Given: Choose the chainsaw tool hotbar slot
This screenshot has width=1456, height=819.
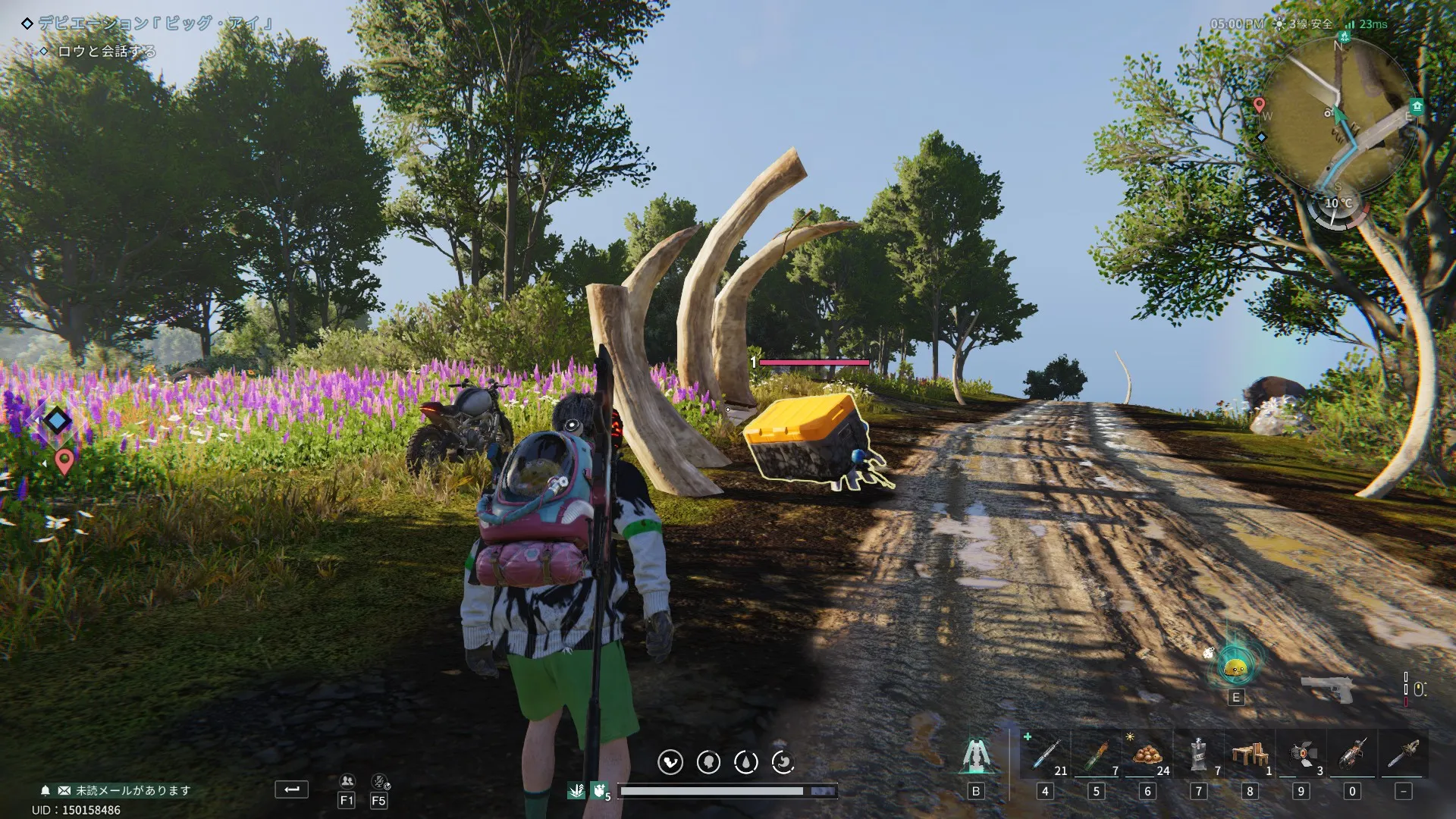Looking at the screenshot, I should 1403,755.
